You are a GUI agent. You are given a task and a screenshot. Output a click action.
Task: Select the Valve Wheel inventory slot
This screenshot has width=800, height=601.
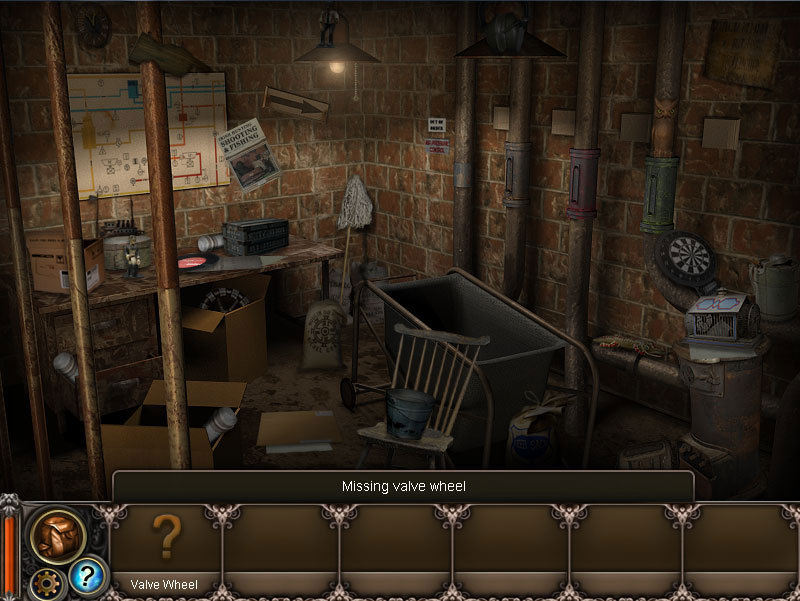pyautogui.click(x=164, y=545)
